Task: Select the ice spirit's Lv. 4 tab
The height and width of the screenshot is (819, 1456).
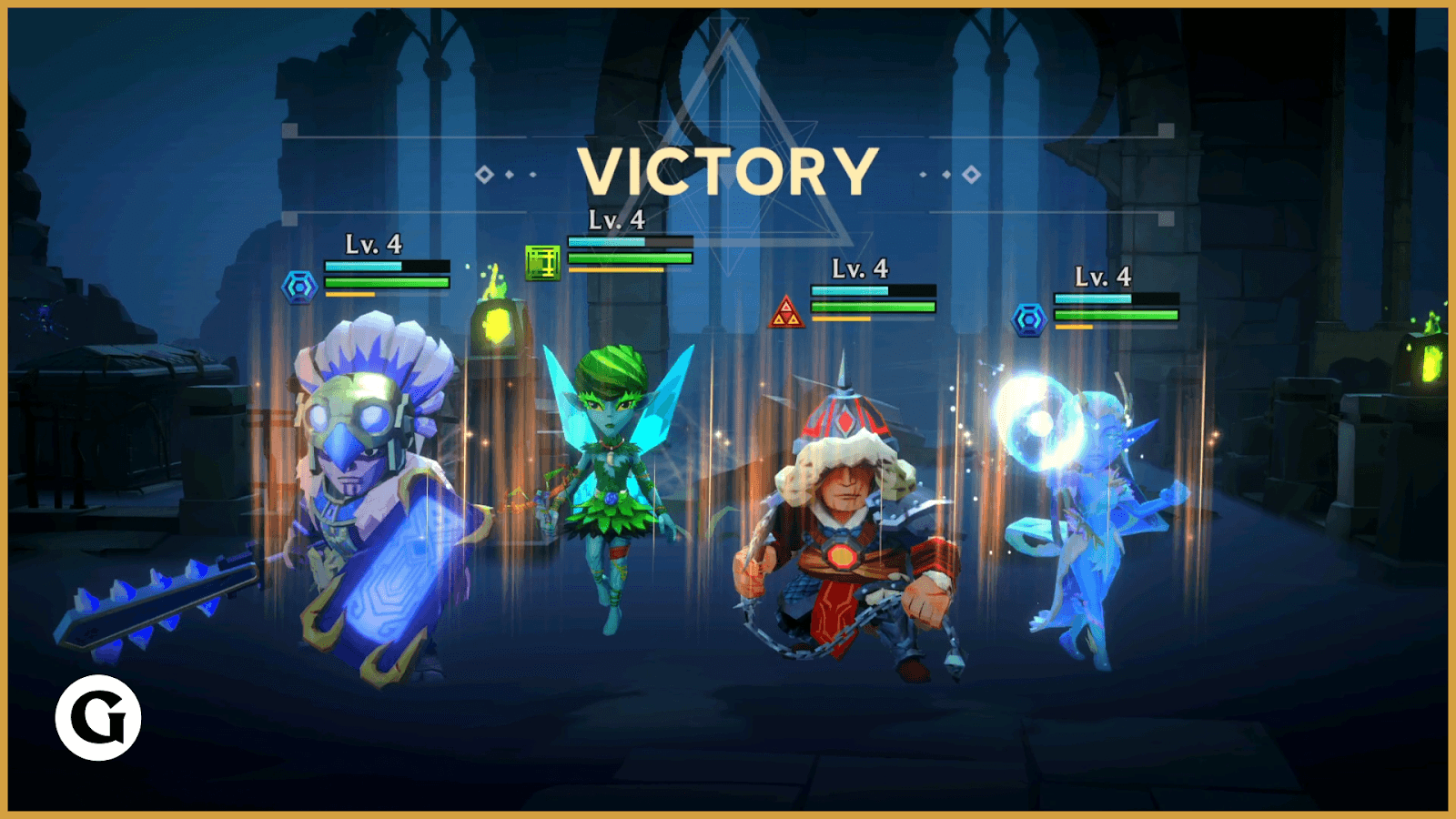Action: pyautogui.click(x=1103, y=276)
